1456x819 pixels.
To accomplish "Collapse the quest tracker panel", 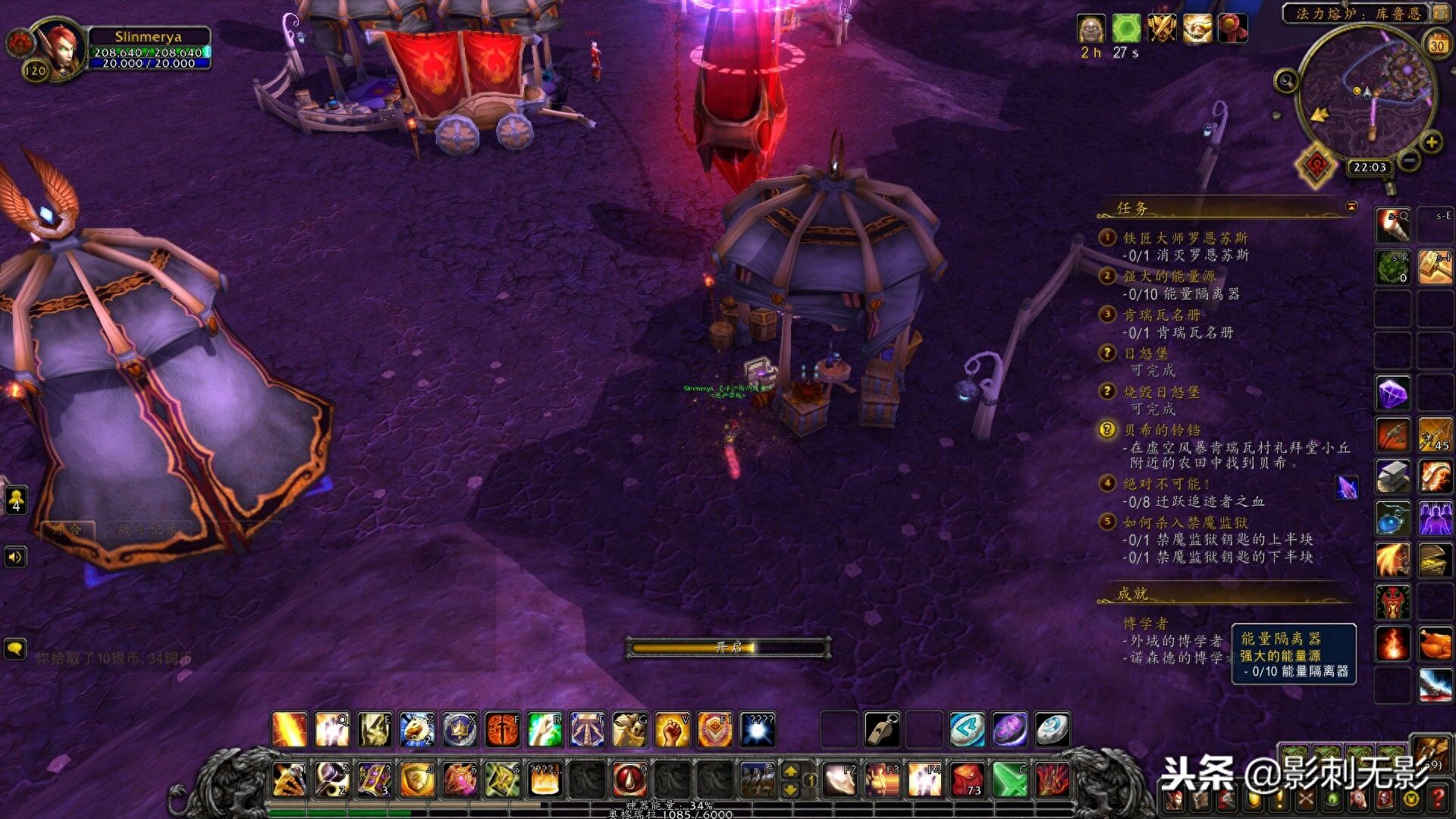I will tap(1351, 206).
